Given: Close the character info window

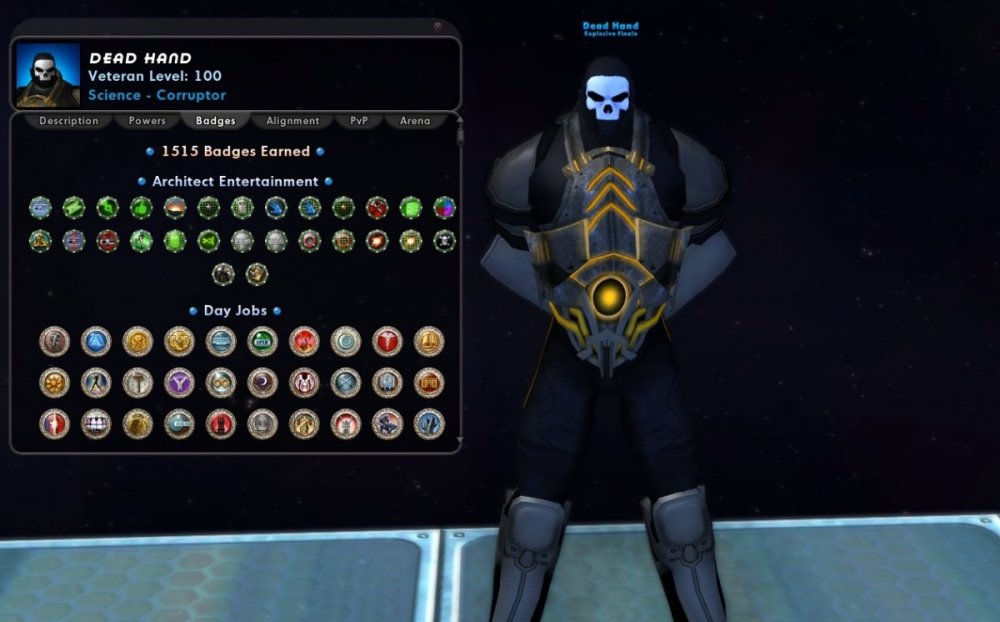Looking at the screenshot, I should click(438, 26).
